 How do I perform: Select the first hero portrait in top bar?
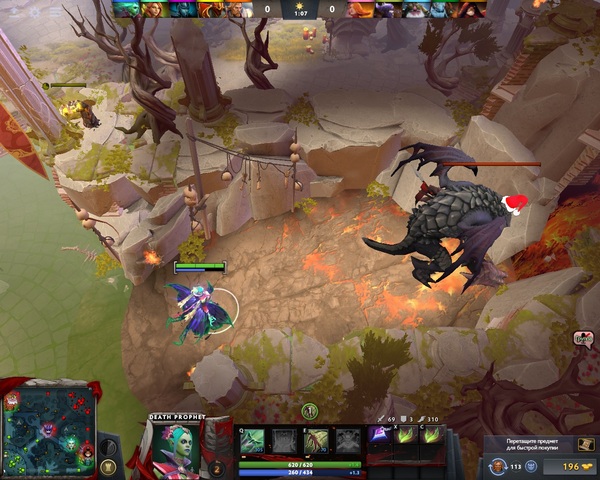124,9
